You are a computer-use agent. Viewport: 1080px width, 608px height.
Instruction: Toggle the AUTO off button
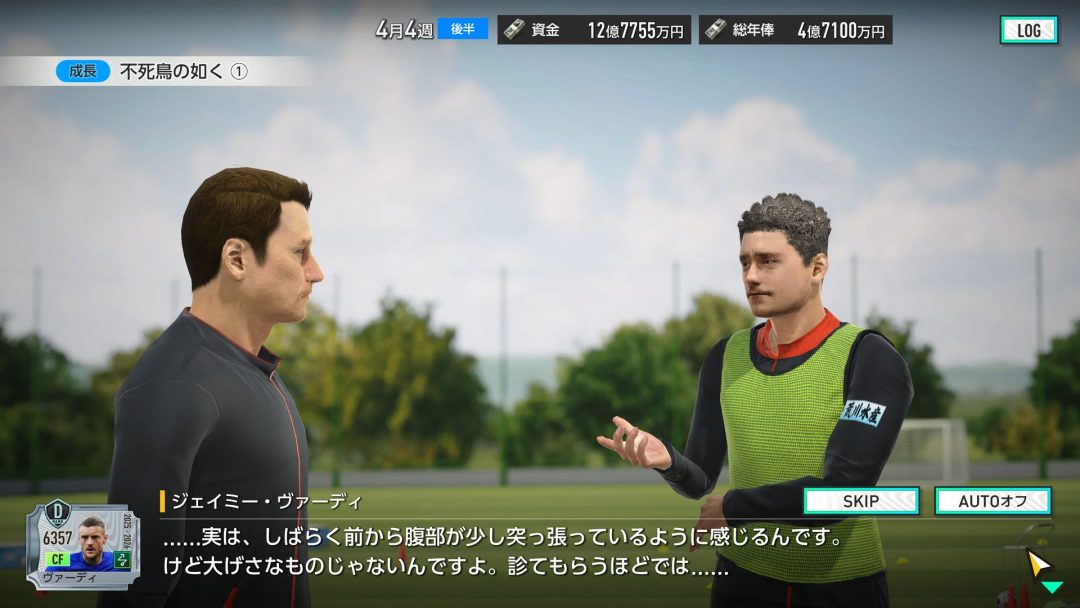[992, 501]
